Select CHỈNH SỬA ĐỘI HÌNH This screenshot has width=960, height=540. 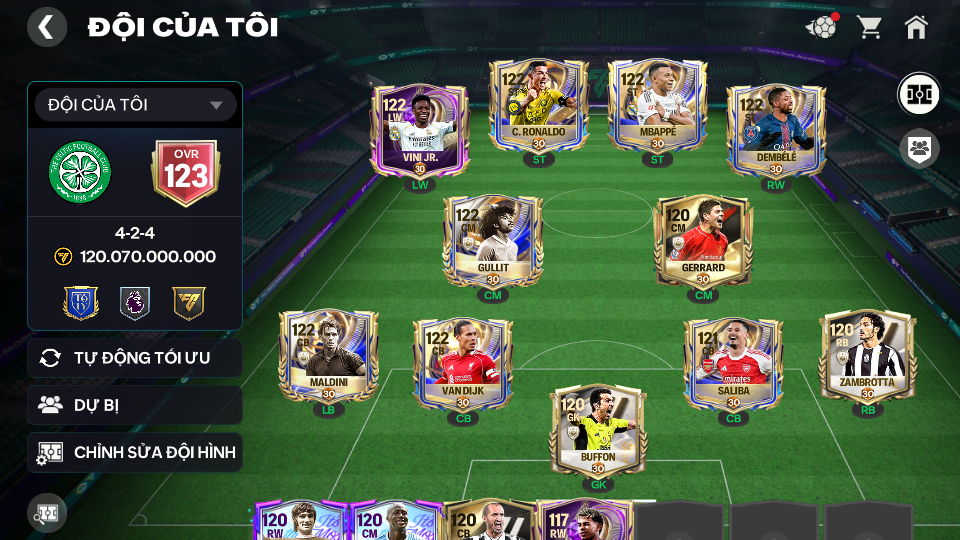pyautogui.click(x=135, y=453)
